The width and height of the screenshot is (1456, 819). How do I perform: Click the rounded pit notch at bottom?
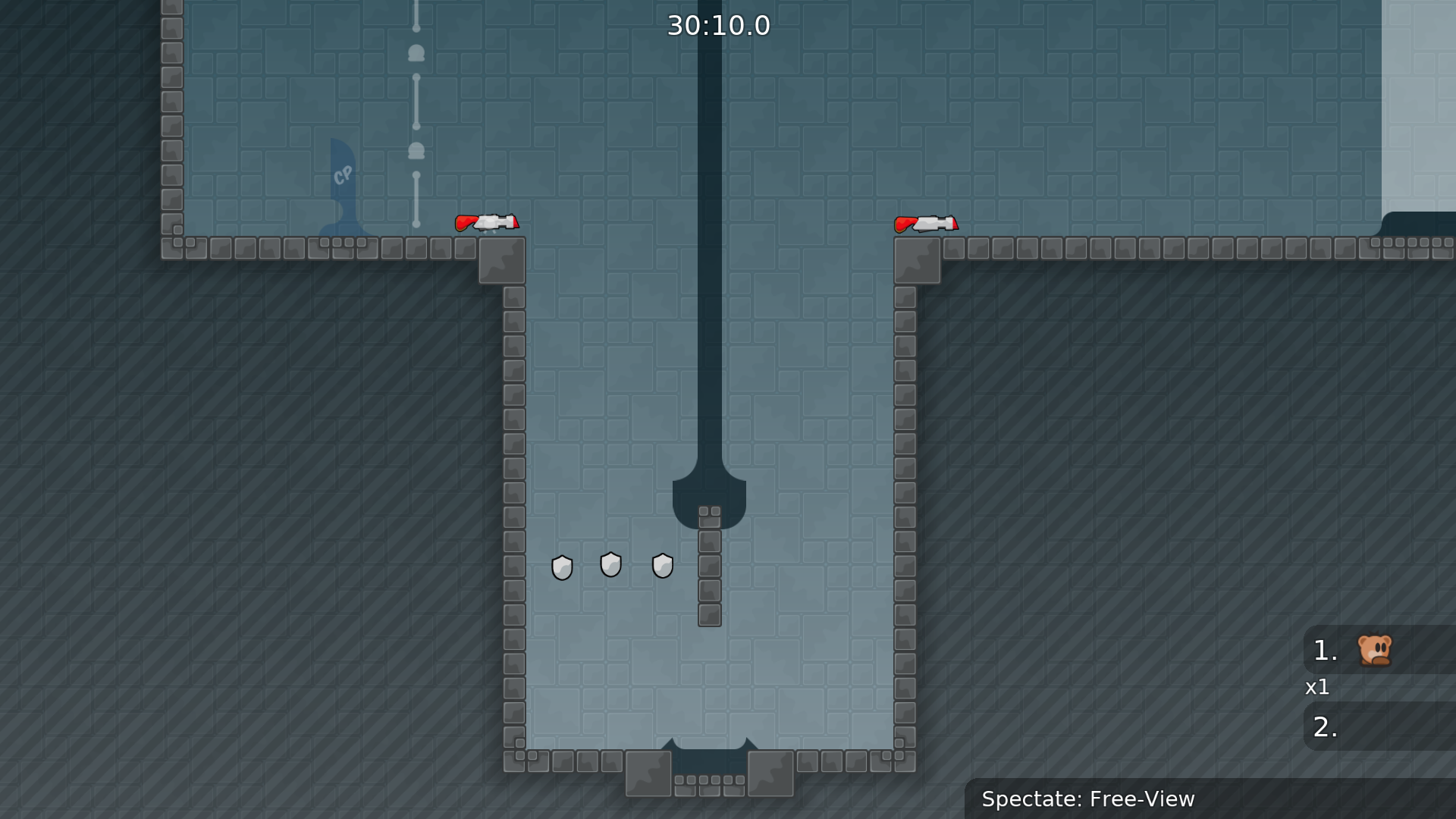[x=708, y=758]
